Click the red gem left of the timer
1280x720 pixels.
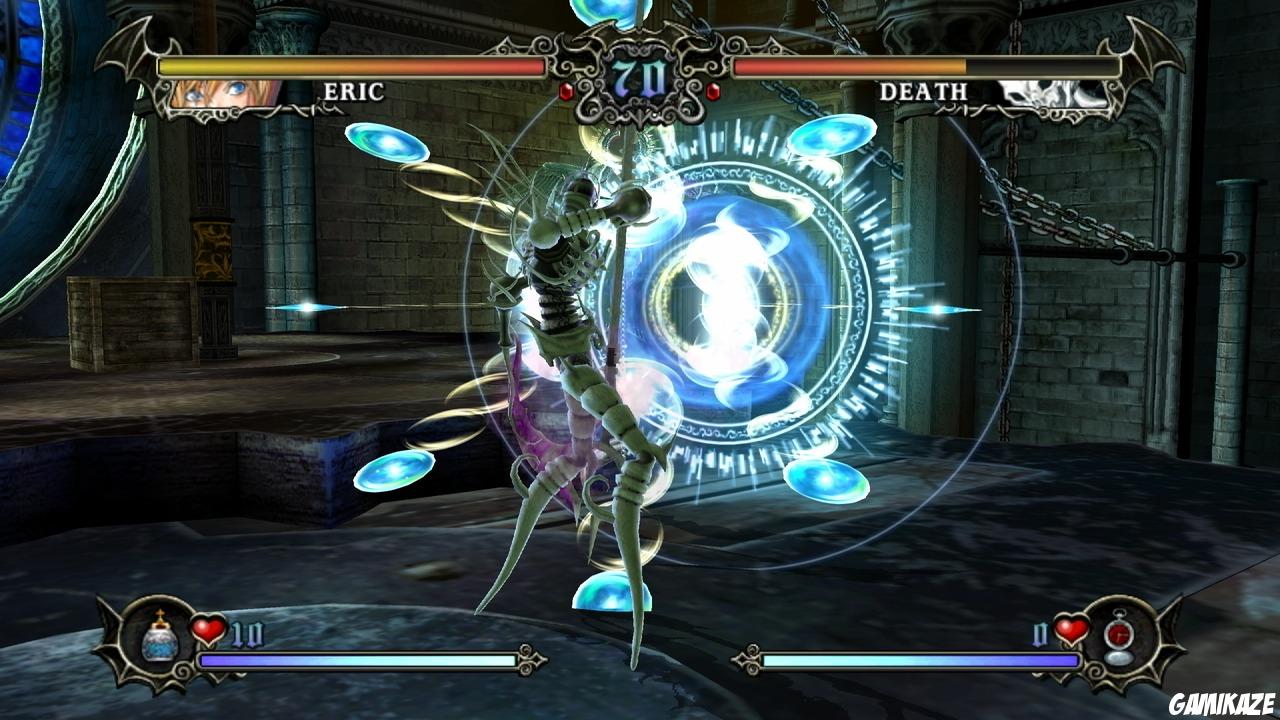[x=565, y=90]
